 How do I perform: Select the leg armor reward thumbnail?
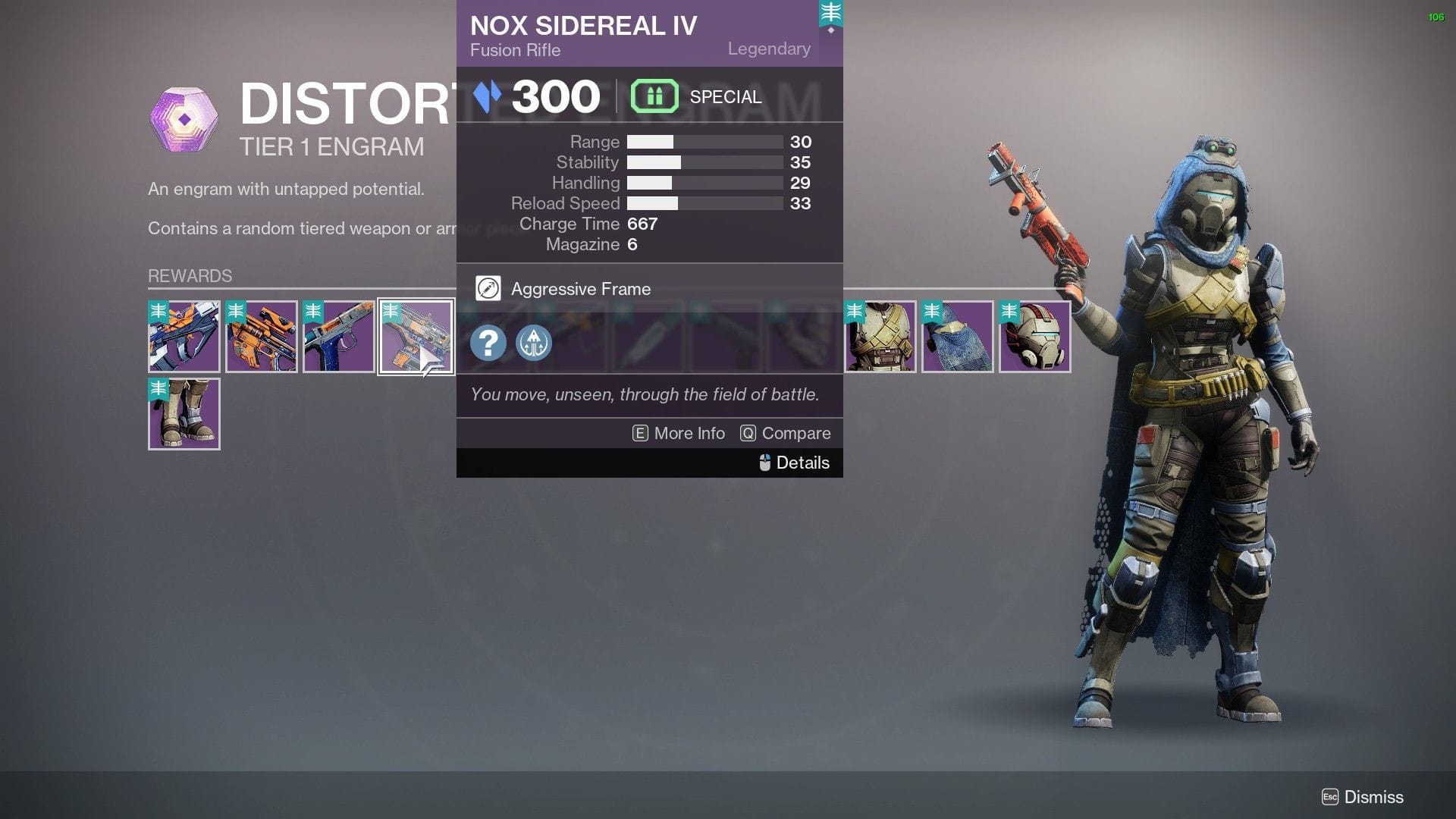click(184, 413)
